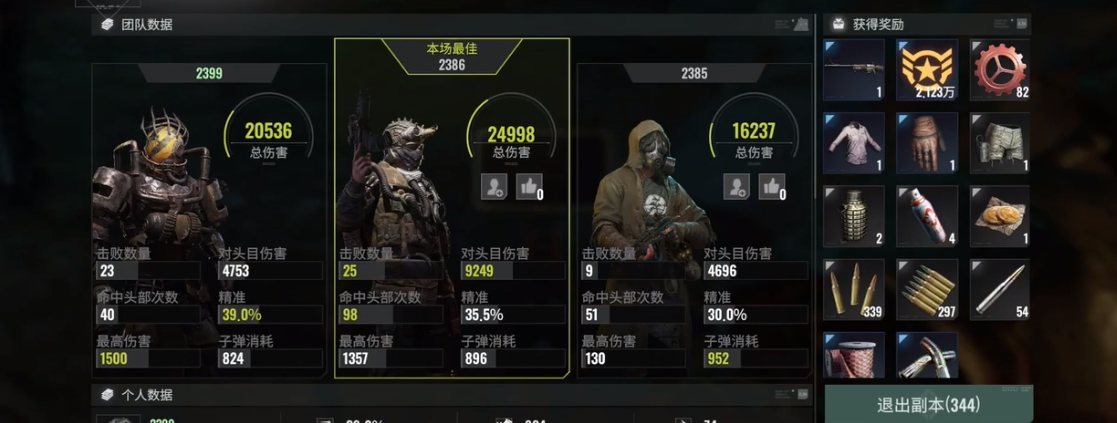Inspect the shorts reward slot
The image size is (1117, 423).
click(x=1000, y=143)
